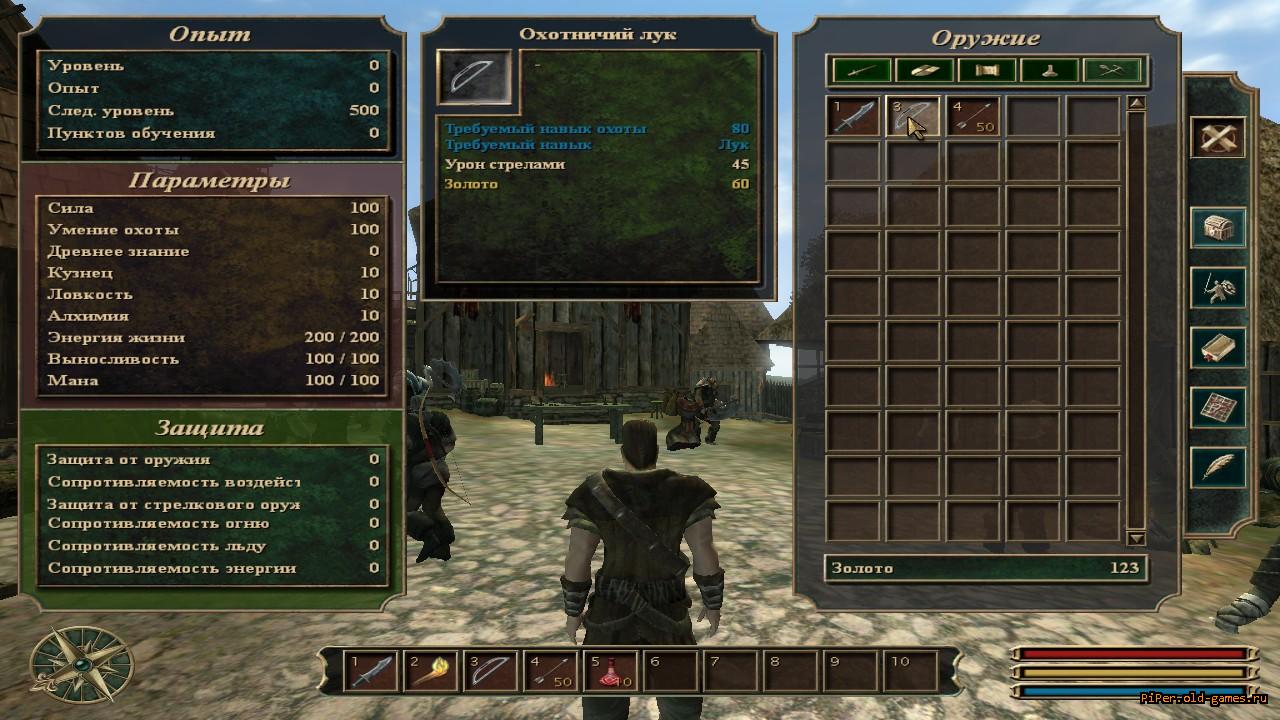Show the map tab
The image size is (1280, 720).
[1217, 408]
